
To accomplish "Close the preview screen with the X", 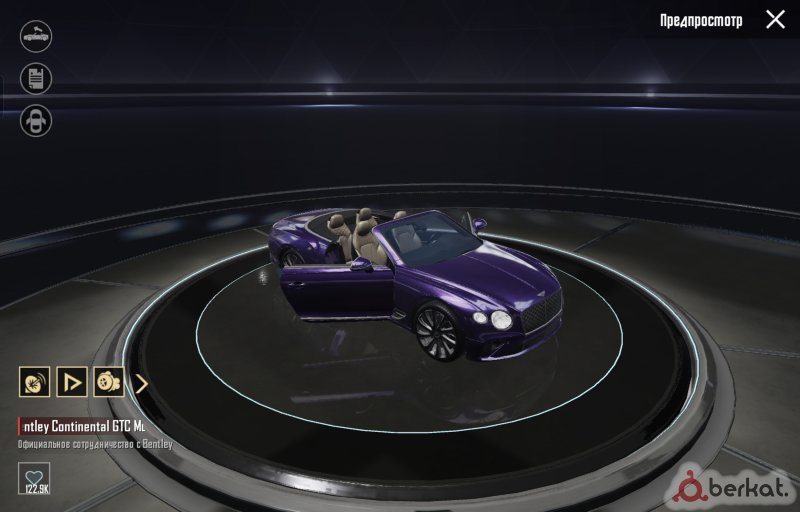I will click(775, 19).
